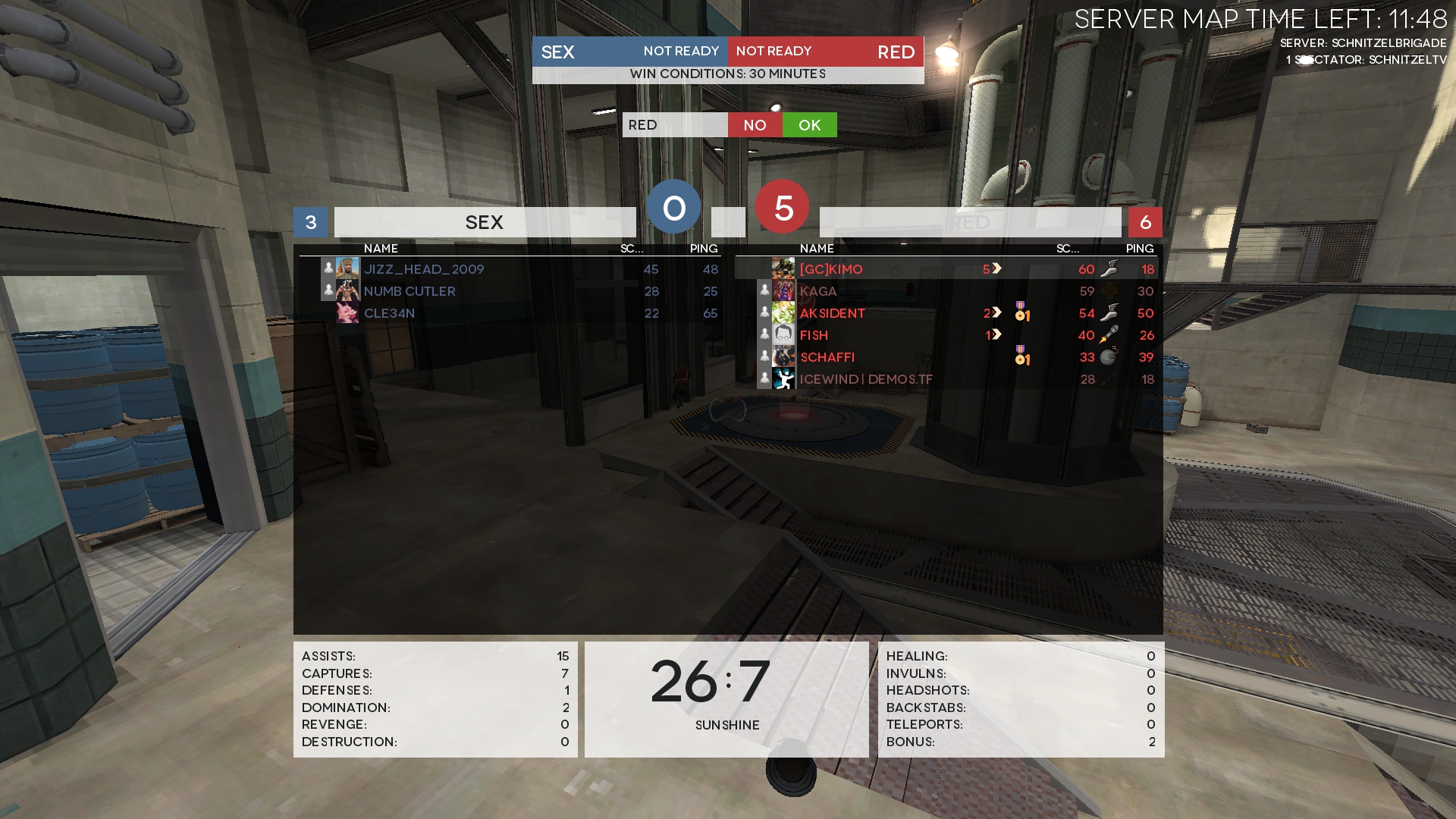This screenshot has height=819, width=1456.
Task: Pick SCHAFFI in the scoreboard
Action: 827,357
